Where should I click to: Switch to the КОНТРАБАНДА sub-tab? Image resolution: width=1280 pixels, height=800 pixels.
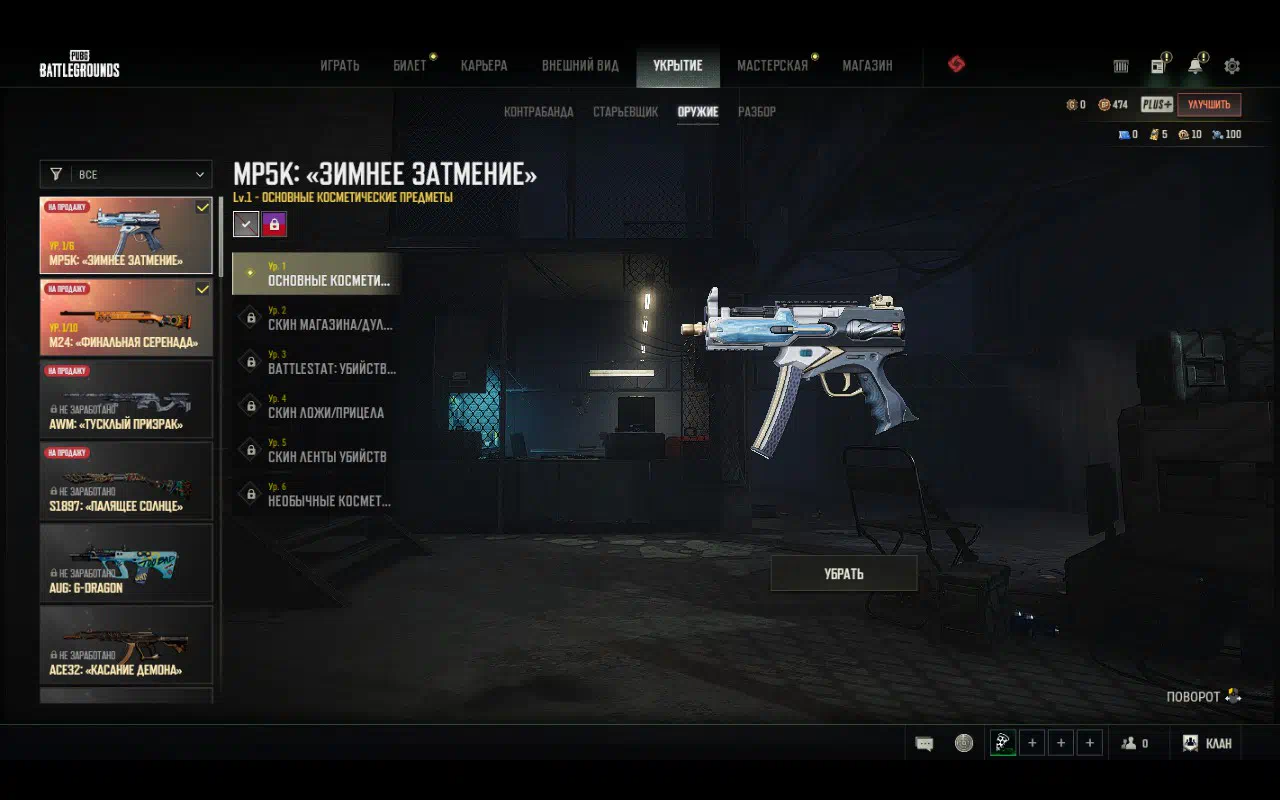coord(538,112)
